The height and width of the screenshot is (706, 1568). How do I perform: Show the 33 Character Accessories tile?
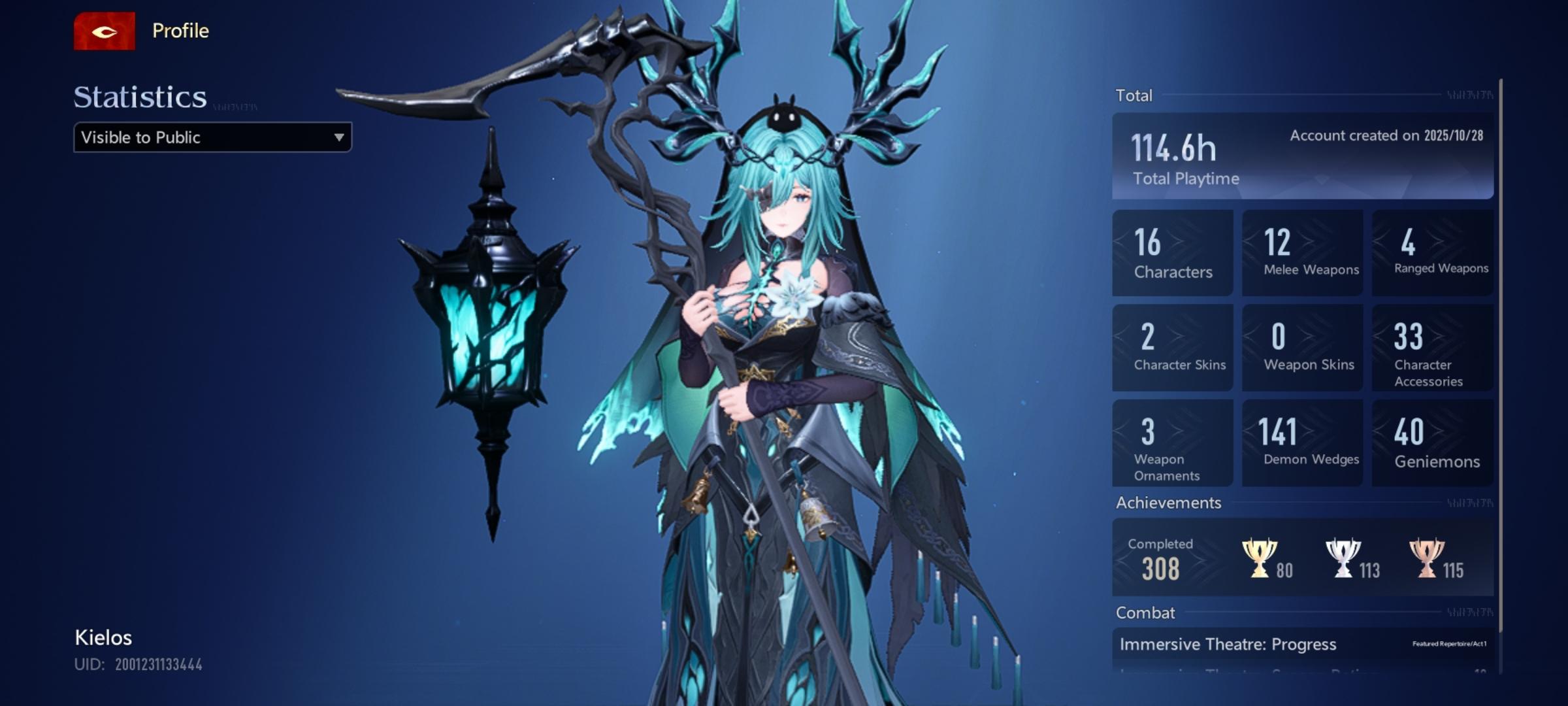(x=1432, y=348)
